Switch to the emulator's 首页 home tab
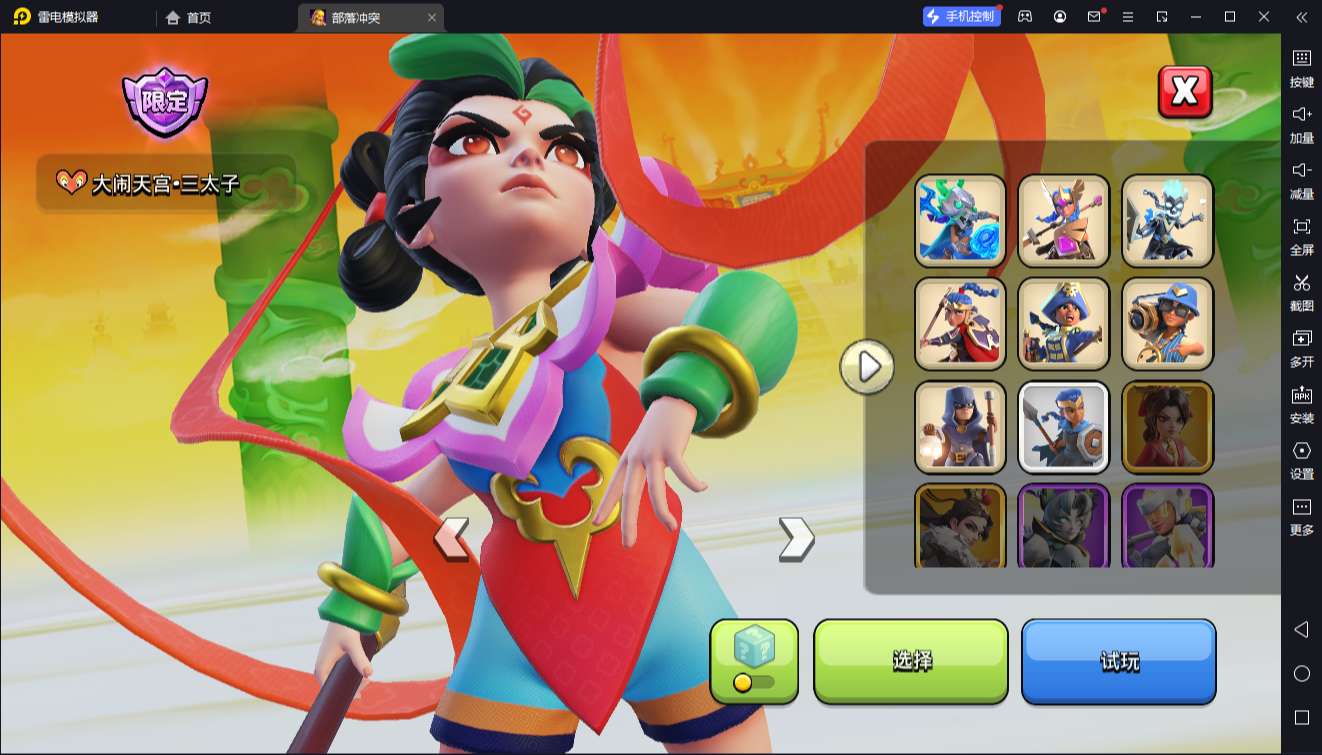1322x755 pixels. (x=189, y=17)
